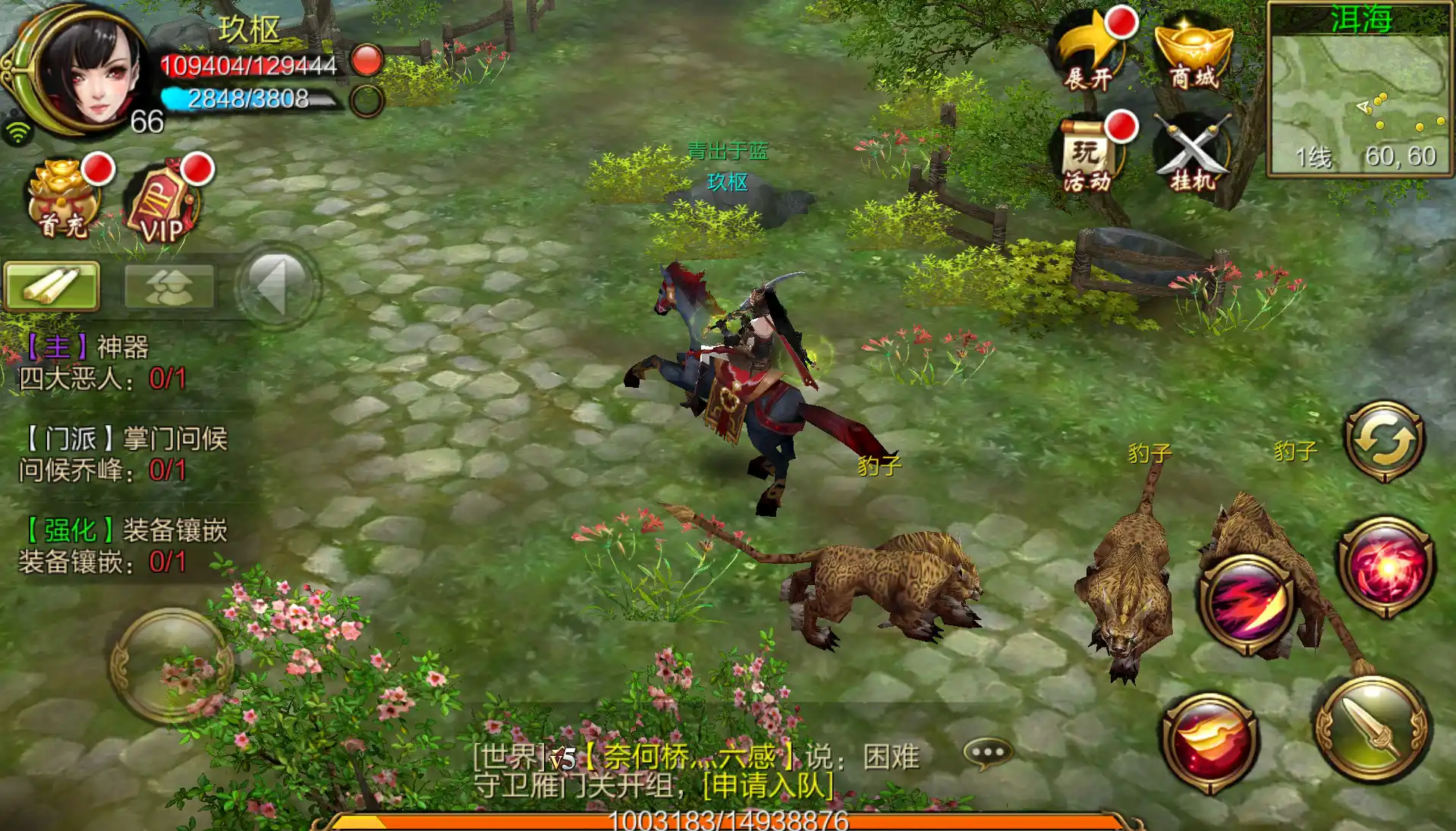Use the flaming blade skill

pyautogui.click(x=1210, y=741)
